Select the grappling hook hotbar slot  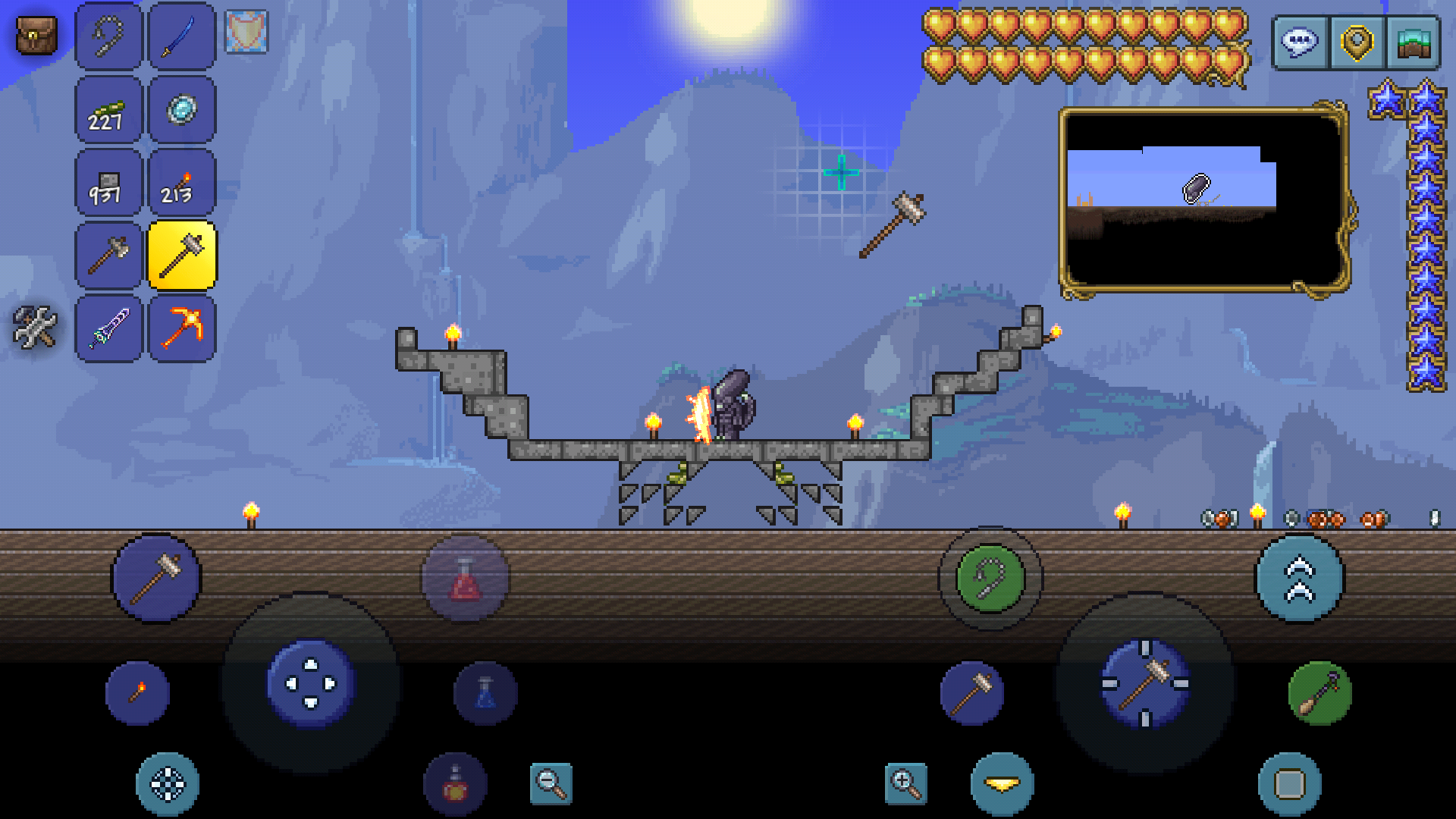108,36
